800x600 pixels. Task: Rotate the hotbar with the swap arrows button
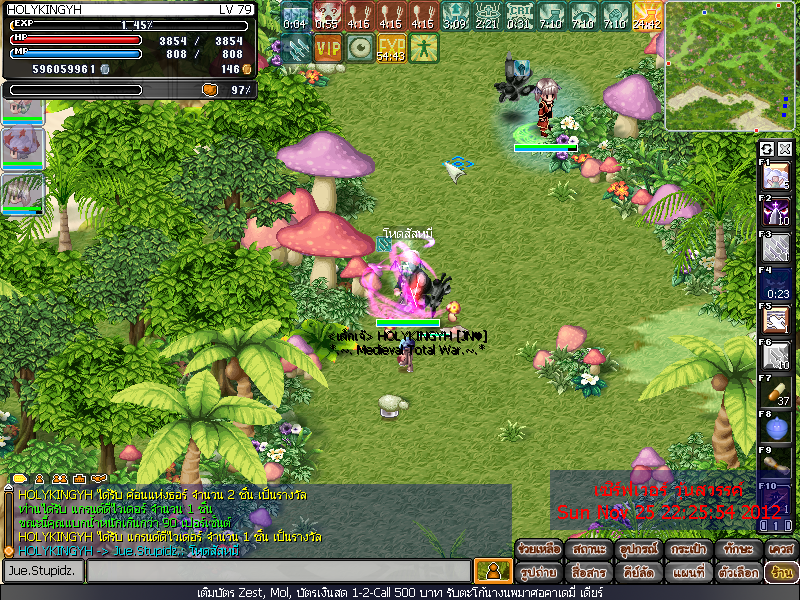pos(767,149)
